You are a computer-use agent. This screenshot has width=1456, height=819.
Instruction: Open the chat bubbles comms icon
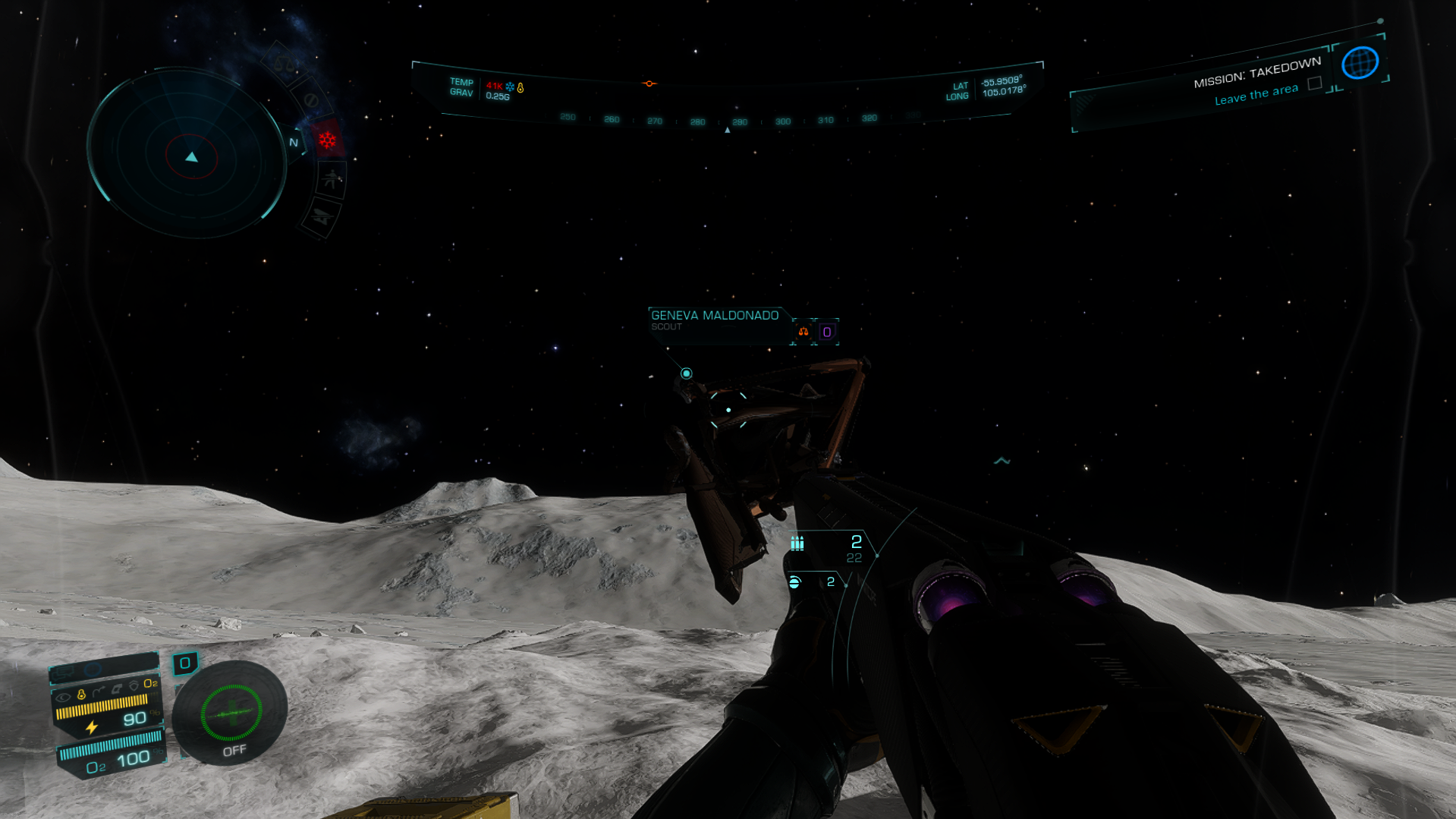(x=64, y=672)
